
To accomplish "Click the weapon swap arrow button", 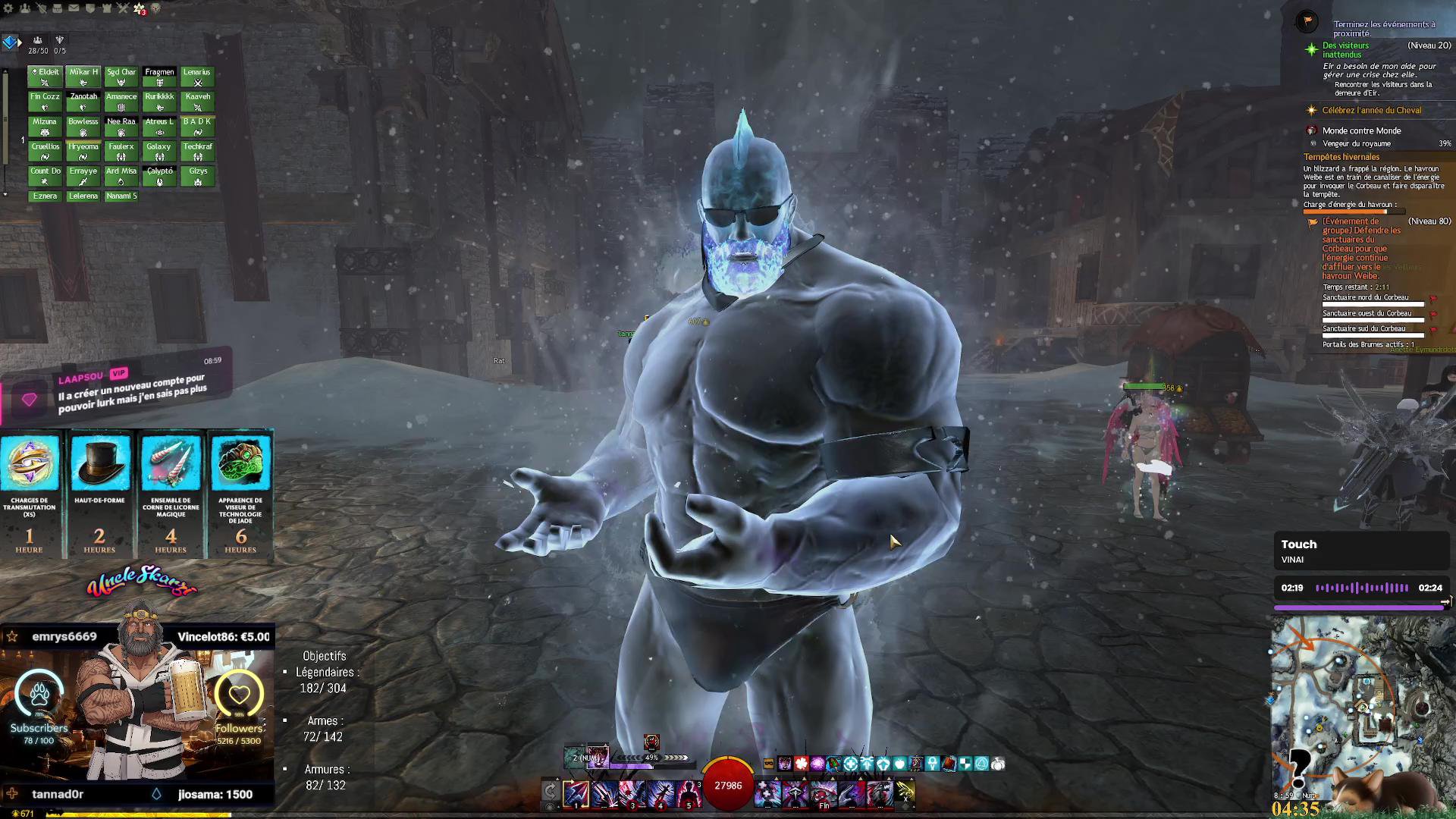I will [x=551, y=792].
